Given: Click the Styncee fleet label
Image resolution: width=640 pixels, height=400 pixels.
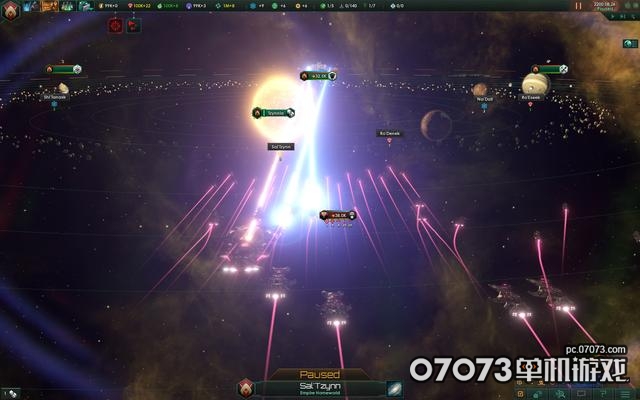Looking at the screenshot, I should [x=274, y=113].
